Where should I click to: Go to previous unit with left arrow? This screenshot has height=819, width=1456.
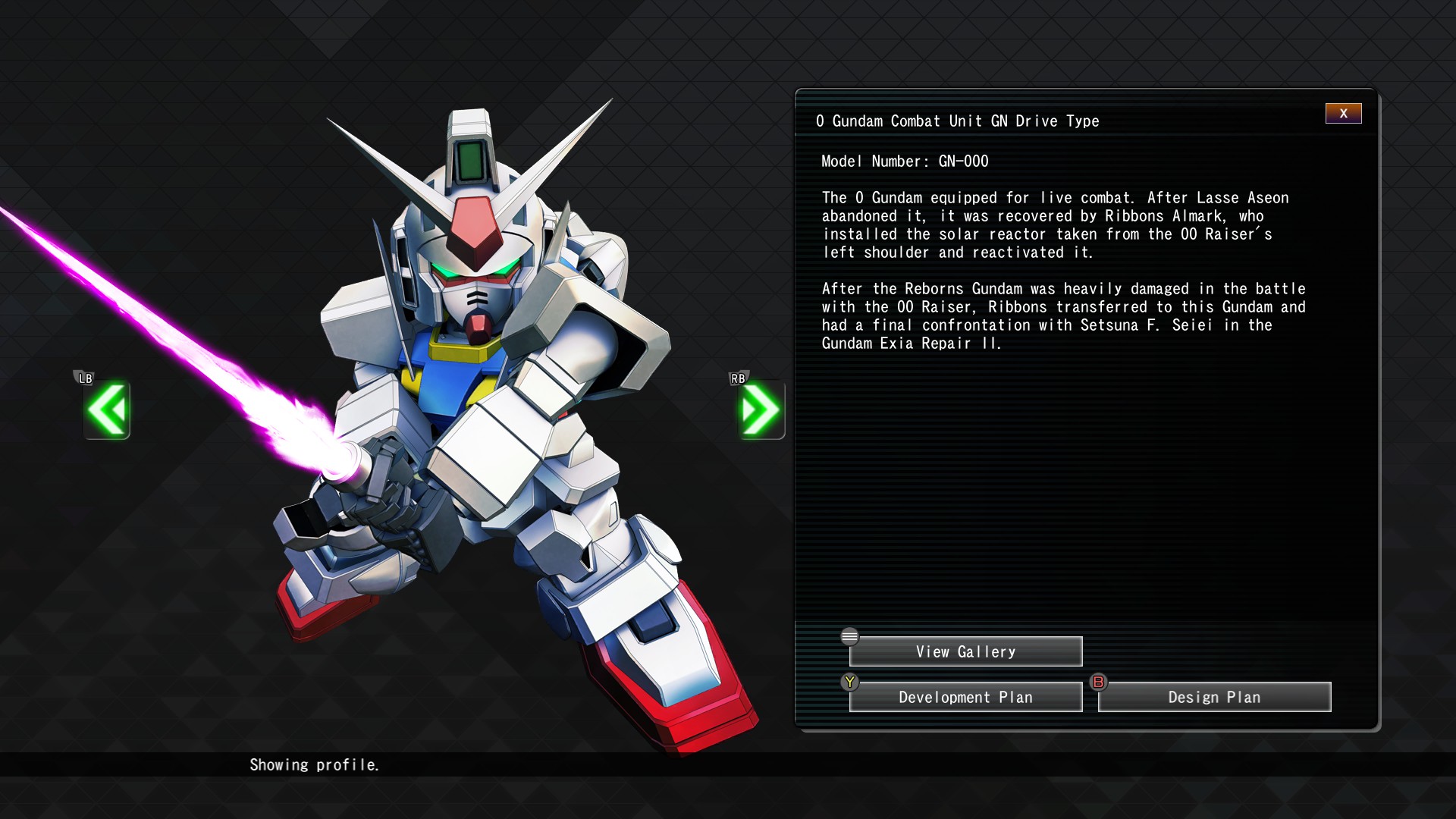pyautogui.click(x=107, y=410)
